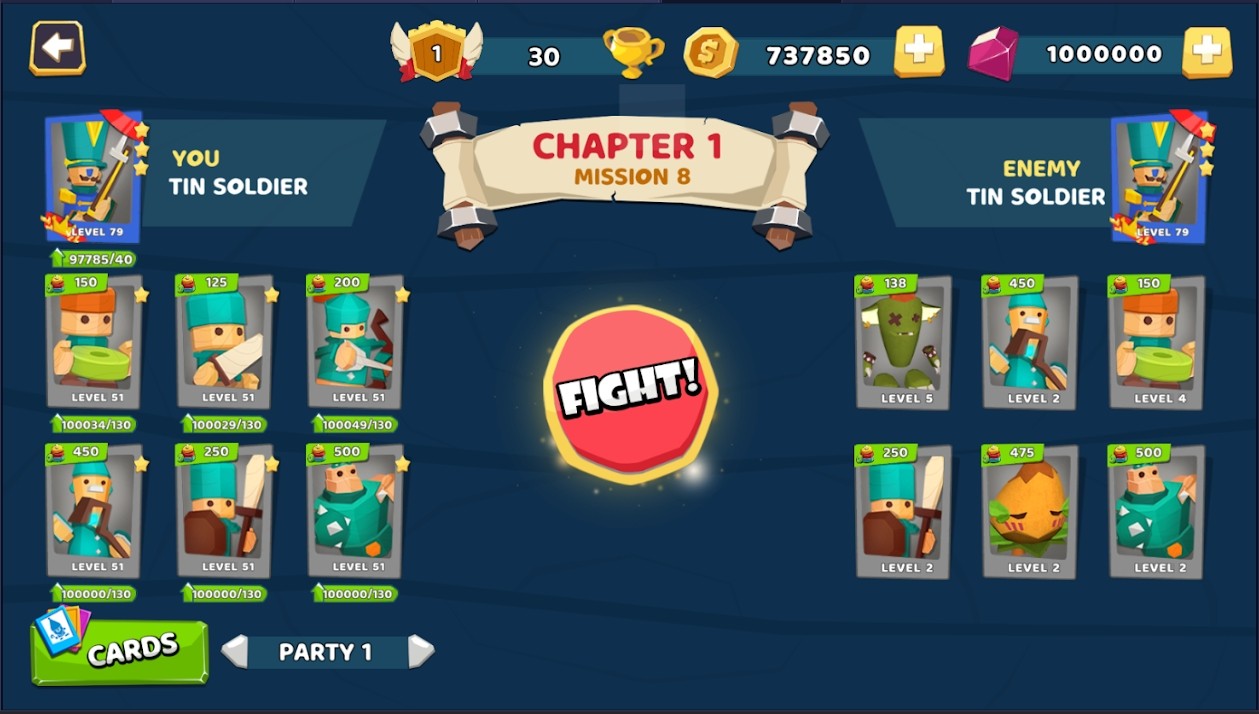Pick your 250-cost shield soldier card
This screenshot has height=714, width=1259.
point(225,511)
